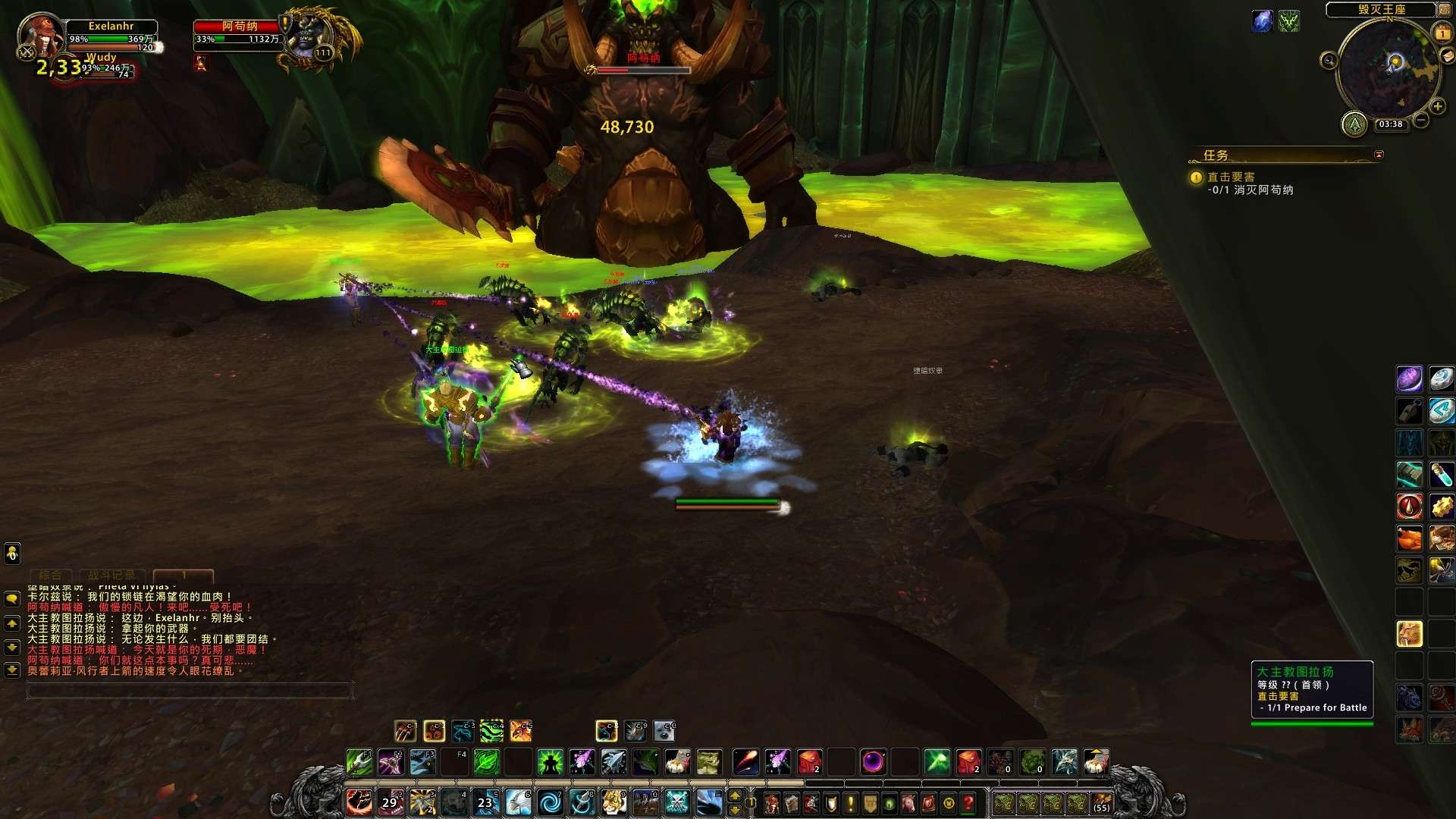Collapse the 任务 quest tracker
The width and height of the screenshot is (1456, 819).
tap(1379, 155)
